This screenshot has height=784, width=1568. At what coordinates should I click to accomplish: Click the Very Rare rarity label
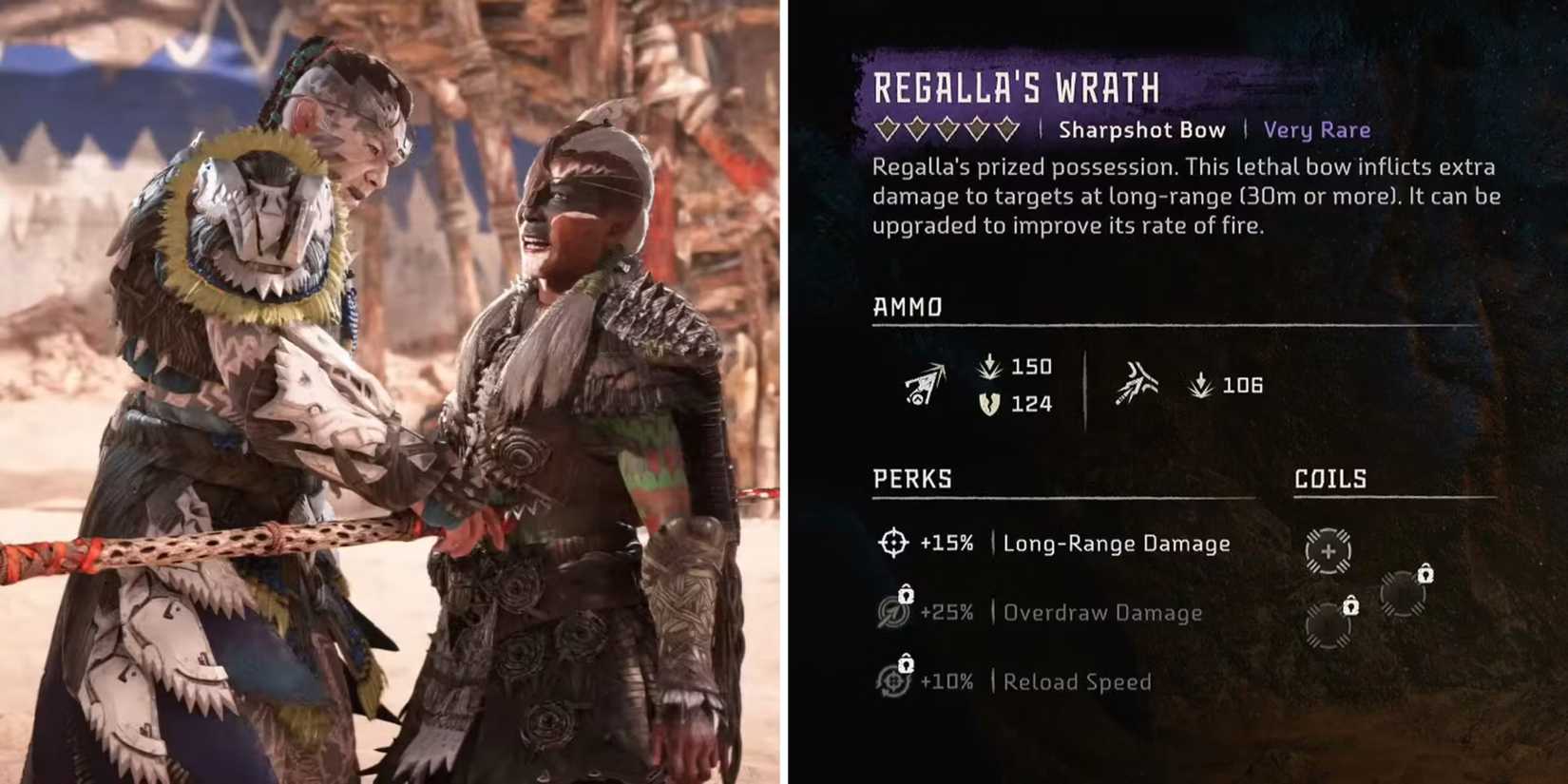[x=1316, y=130]
